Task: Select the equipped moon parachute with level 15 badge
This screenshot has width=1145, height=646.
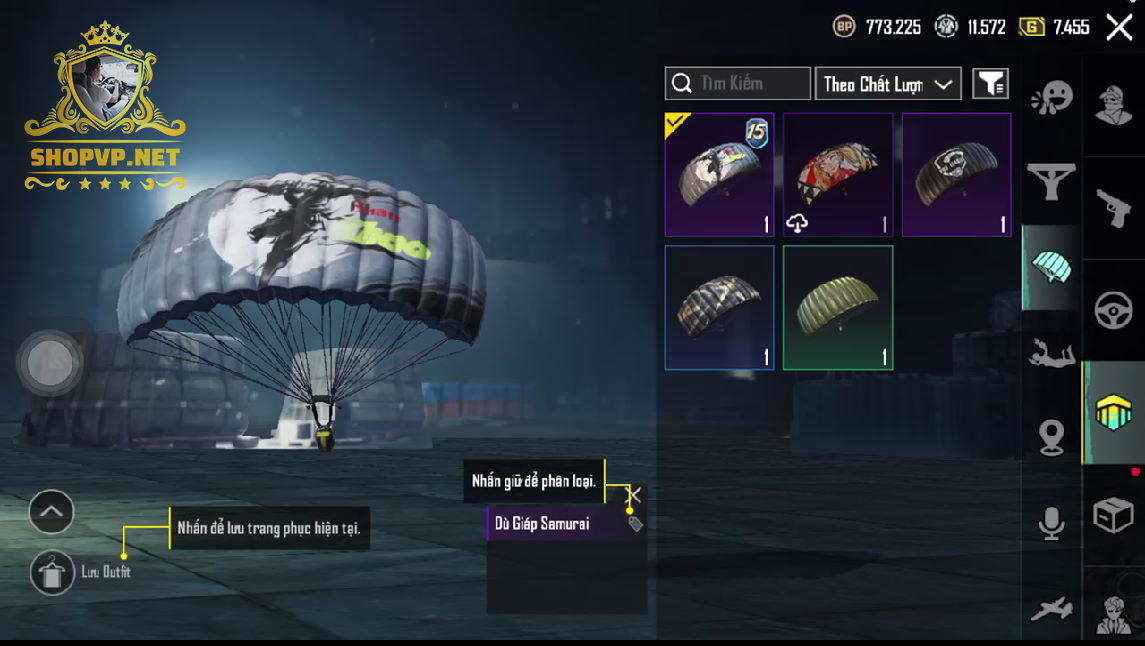Action: [x=719, y=175]
